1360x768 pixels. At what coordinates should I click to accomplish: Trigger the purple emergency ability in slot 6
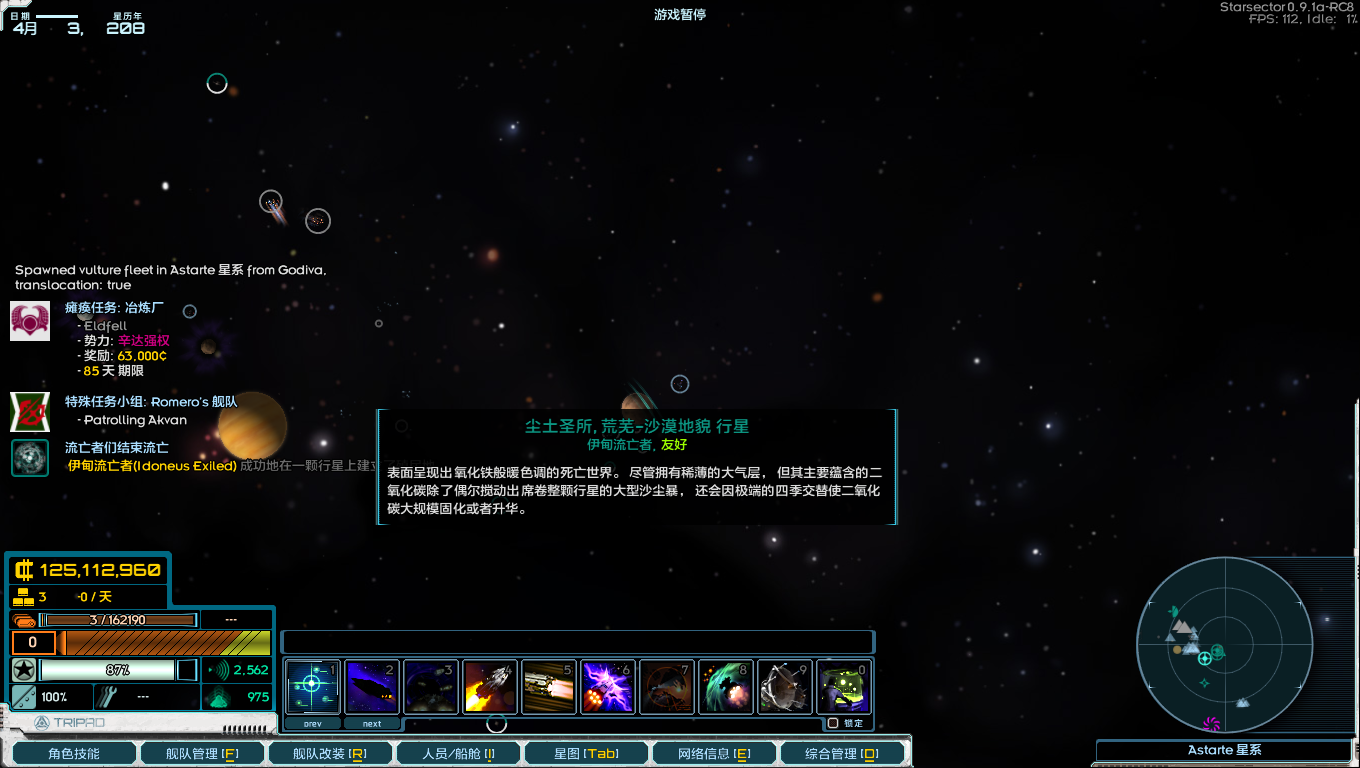point(608,686)
